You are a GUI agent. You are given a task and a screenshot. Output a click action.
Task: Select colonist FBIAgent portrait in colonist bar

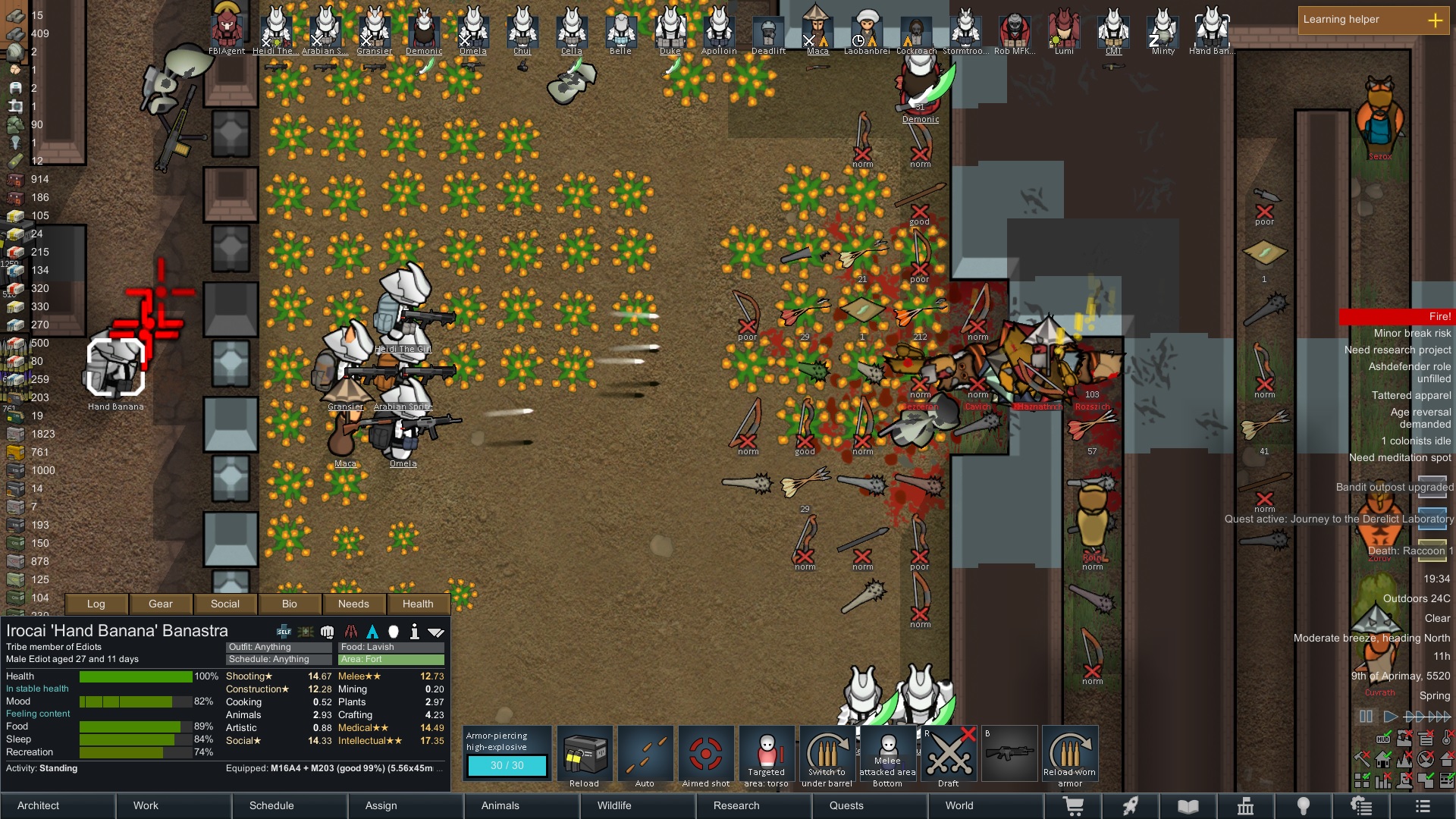click(x=227, y=29)
